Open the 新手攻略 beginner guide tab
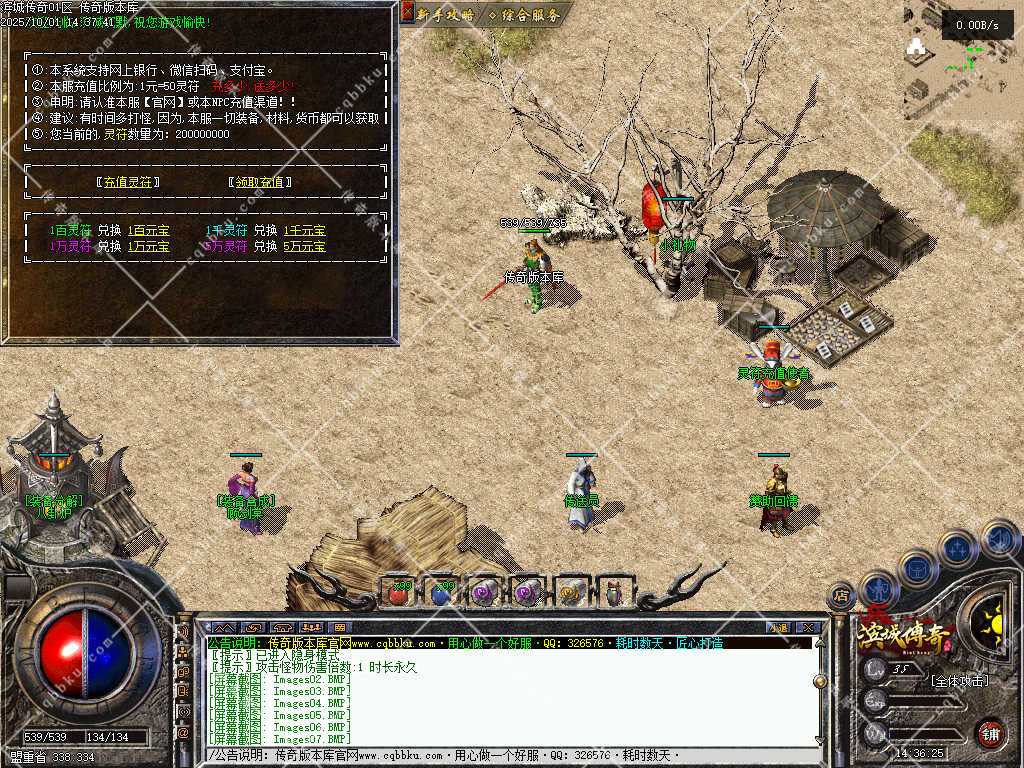The image size is (1024, 768). (445, 14)
